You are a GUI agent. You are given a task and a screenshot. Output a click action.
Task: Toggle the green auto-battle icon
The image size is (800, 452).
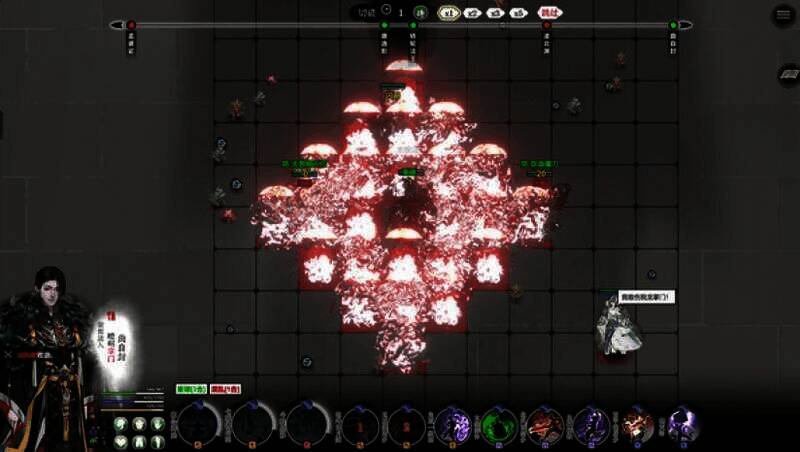pos(421,13)
